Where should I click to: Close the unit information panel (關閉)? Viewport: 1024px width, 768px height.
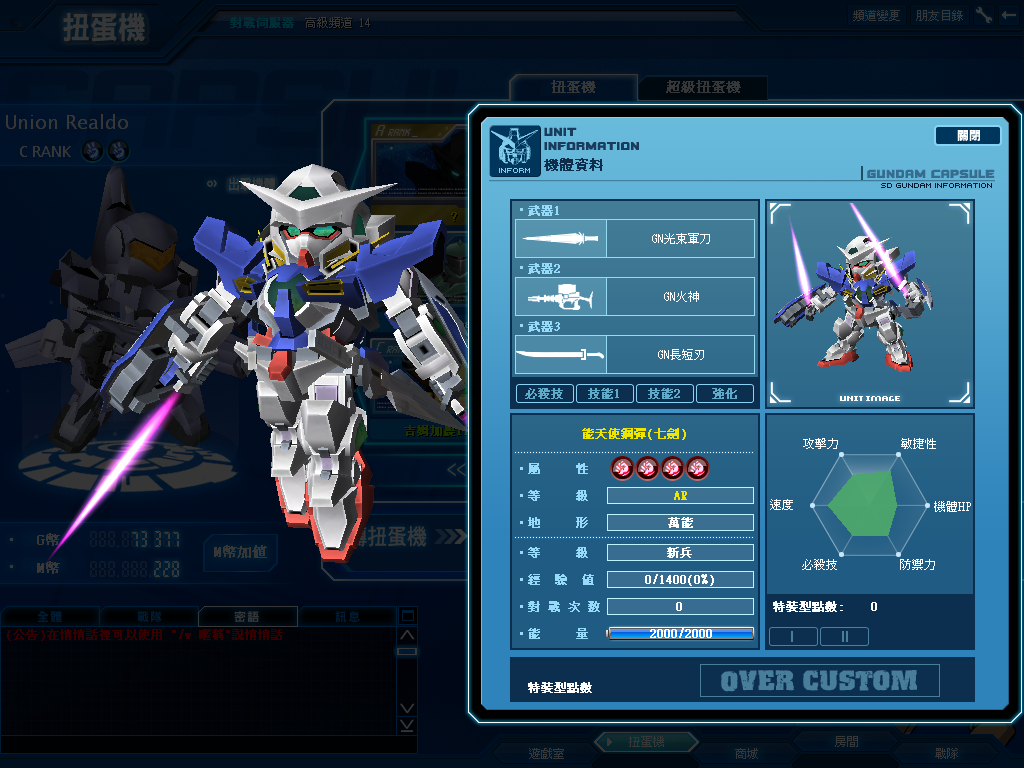point(967,136)
